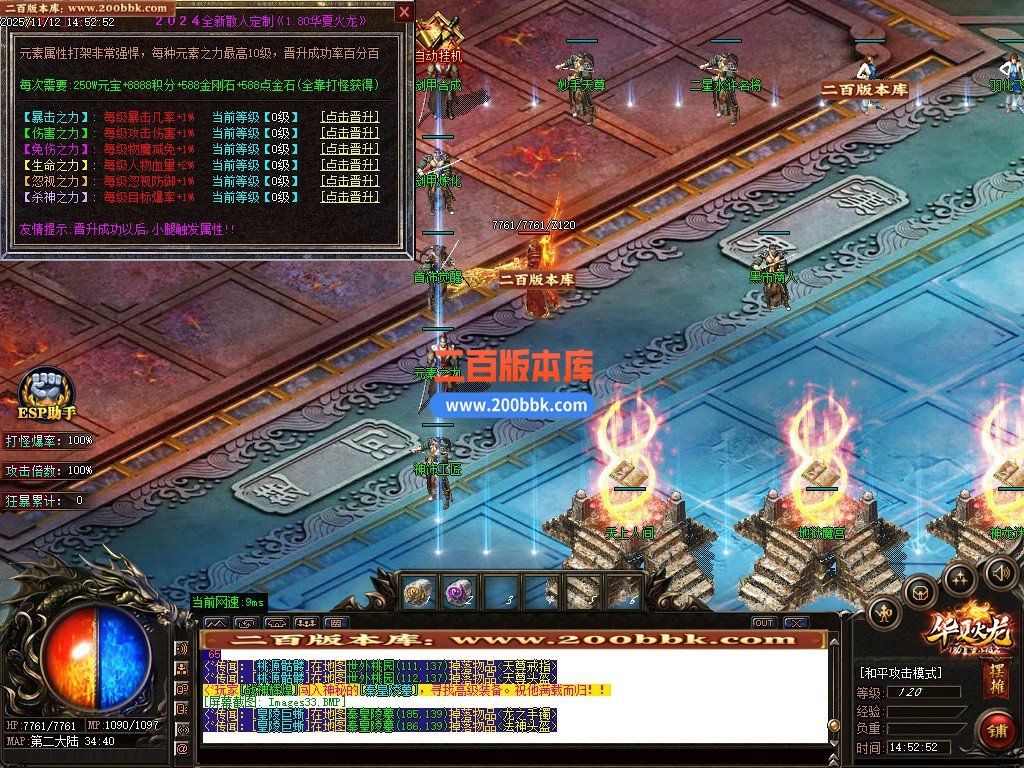Screen dimensions: 1024x768
Task: Toggle the 自动挂机 auto-battle icon
Action: 439,37
